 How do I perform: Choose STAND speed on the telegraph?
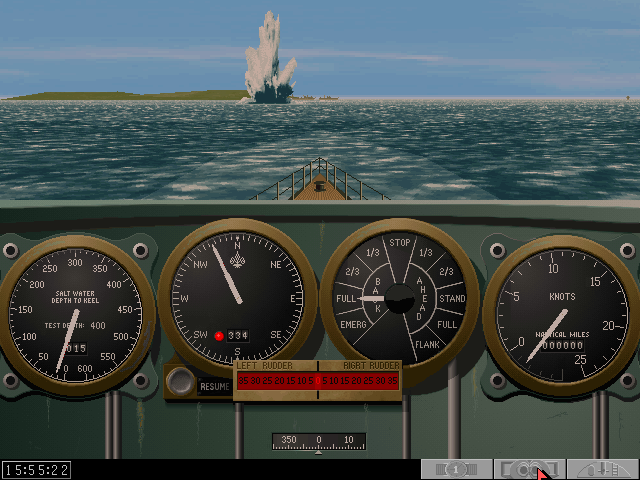click(x=452, y=298)
